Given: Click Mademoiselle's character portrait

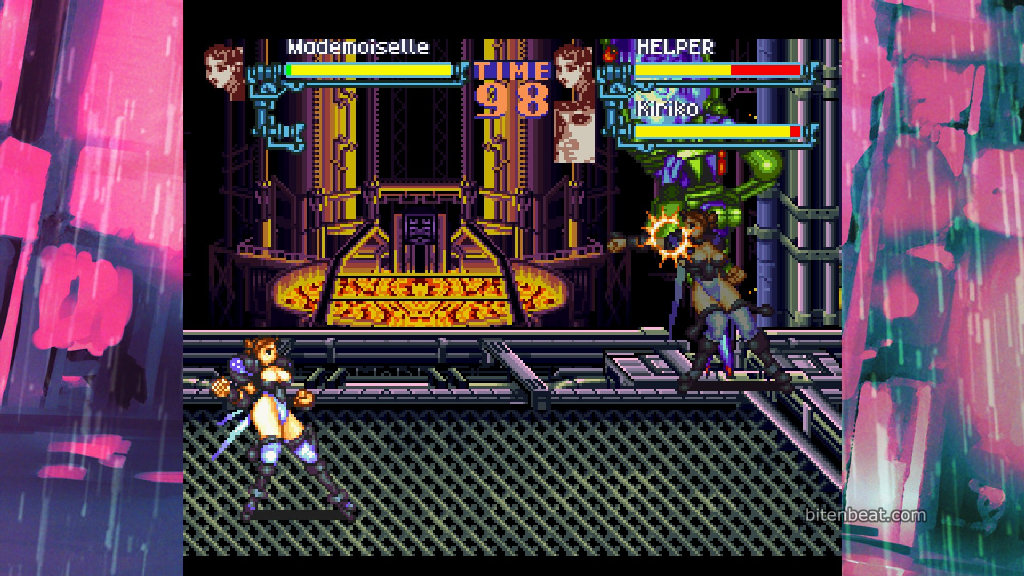Looking at the screenshot, I should pyautogui.click(x=224, y=70).
